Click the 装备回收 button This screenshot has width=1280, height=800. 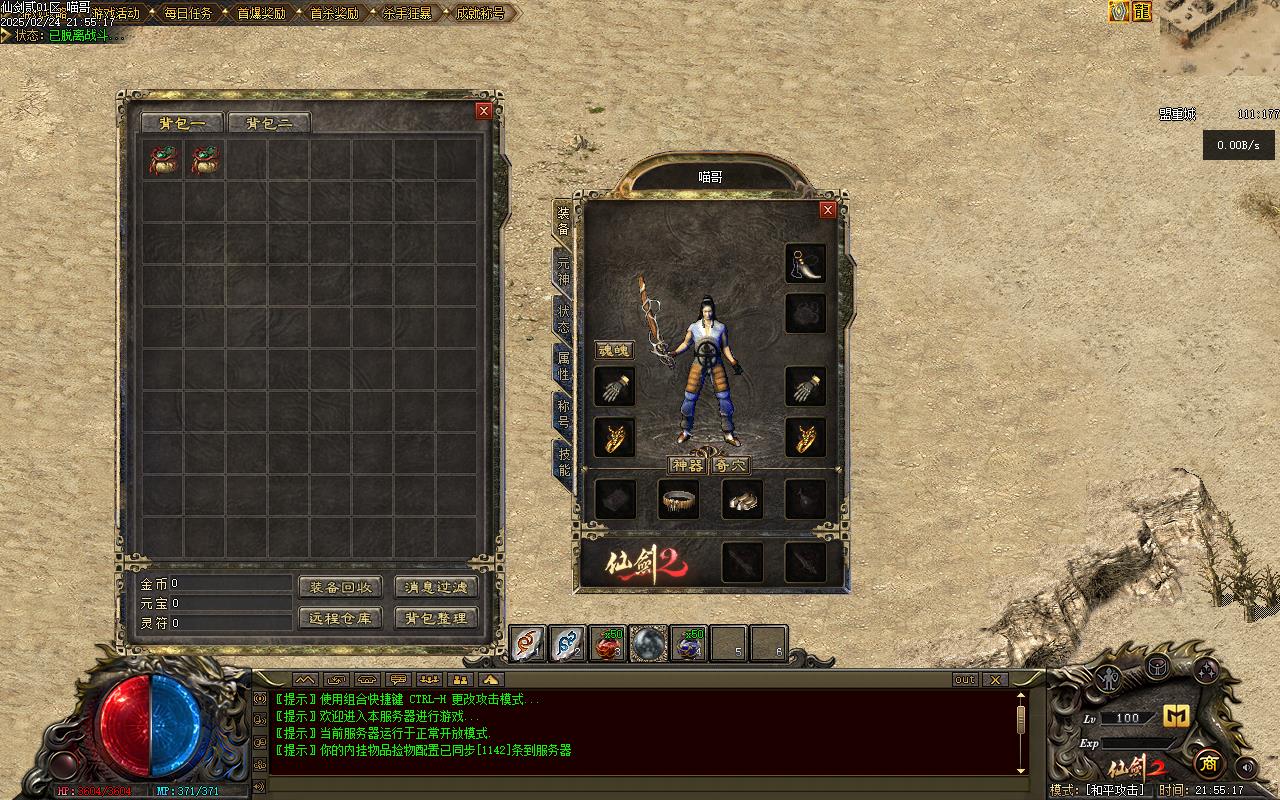[x=340, y=588]
